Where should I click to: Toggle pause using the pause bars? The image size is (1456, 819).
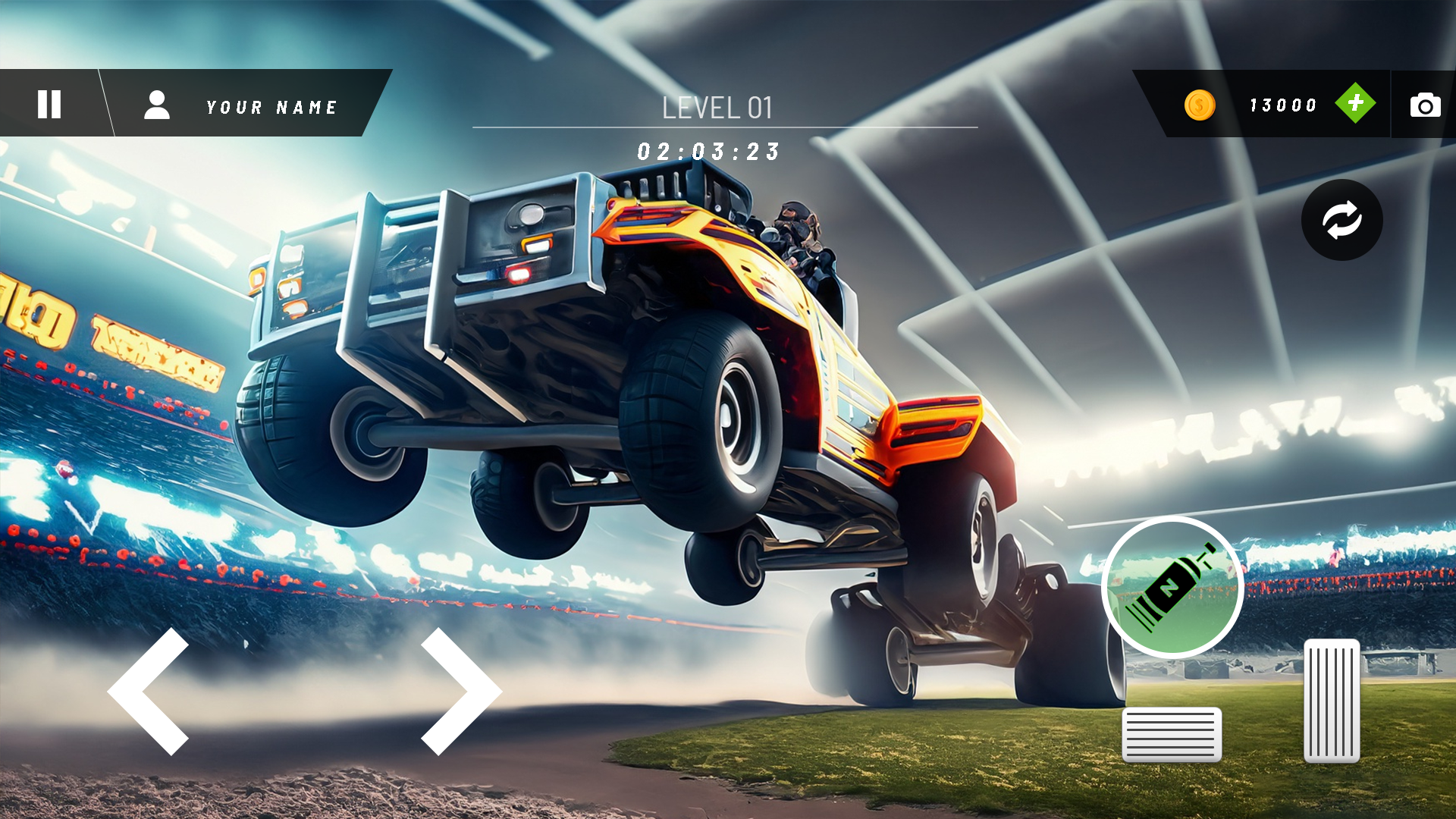49,105
